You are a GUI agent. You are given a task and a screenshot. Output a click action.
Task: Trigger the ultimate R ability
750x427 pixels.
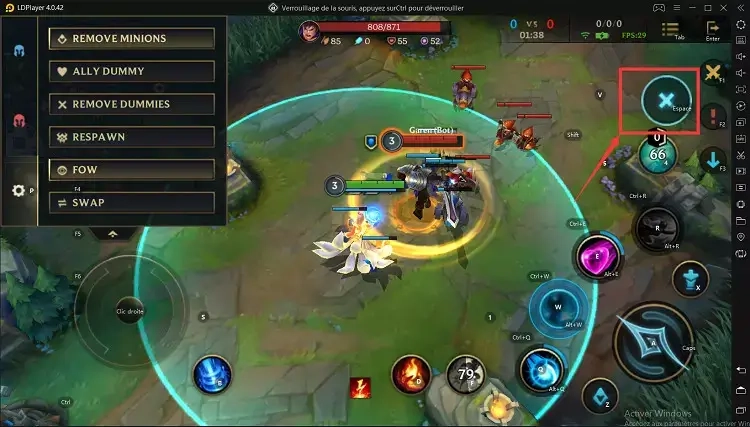[655, 228]
